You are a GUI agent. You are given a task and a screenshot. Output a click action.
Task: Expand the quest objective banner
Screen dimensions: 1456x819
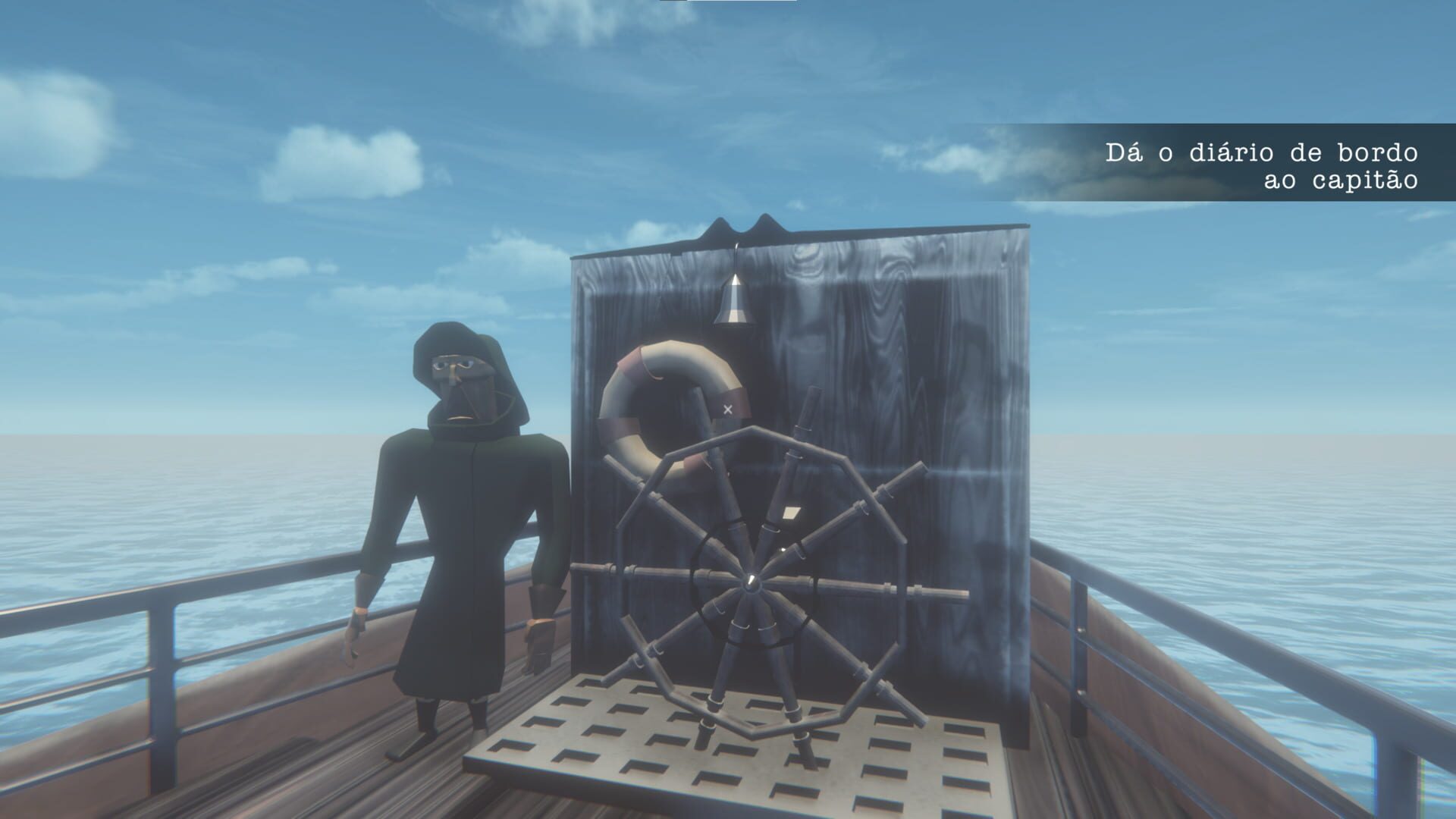[1213, 163]
